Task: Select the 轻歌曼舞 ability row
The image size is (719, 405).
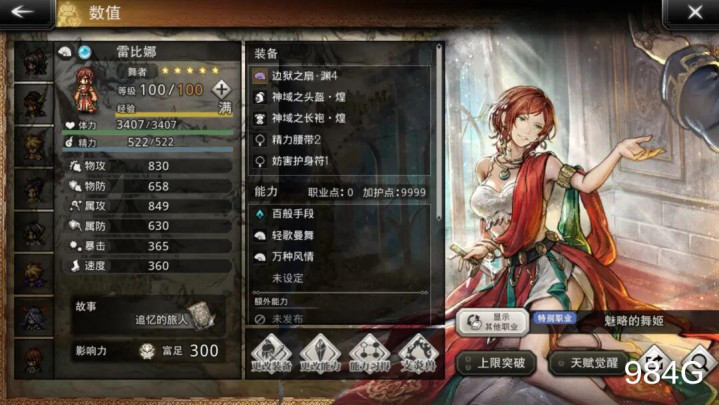Action: tap(338, 235)
